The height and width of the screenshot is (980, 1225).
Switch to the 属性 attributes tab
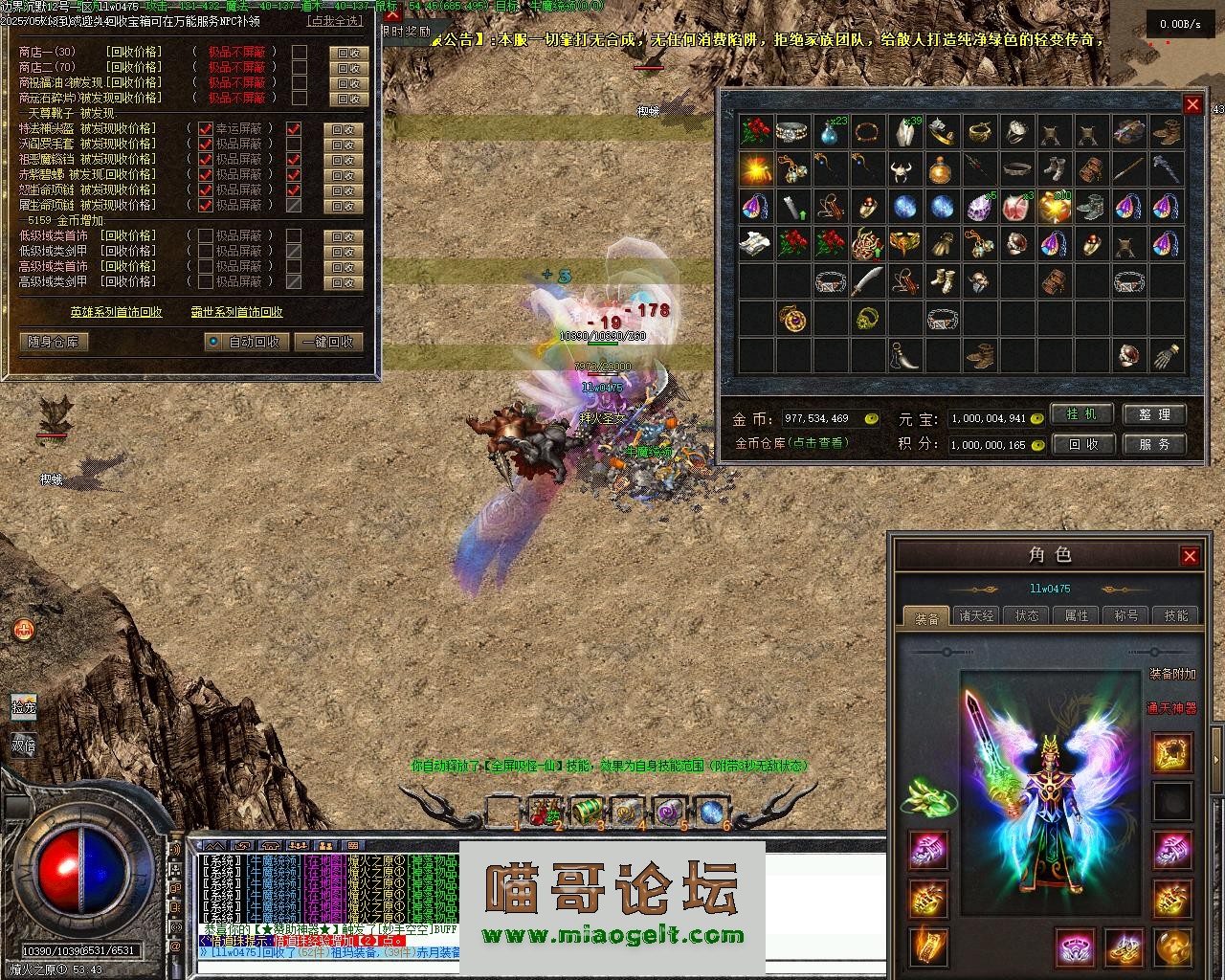(1077, 615)
